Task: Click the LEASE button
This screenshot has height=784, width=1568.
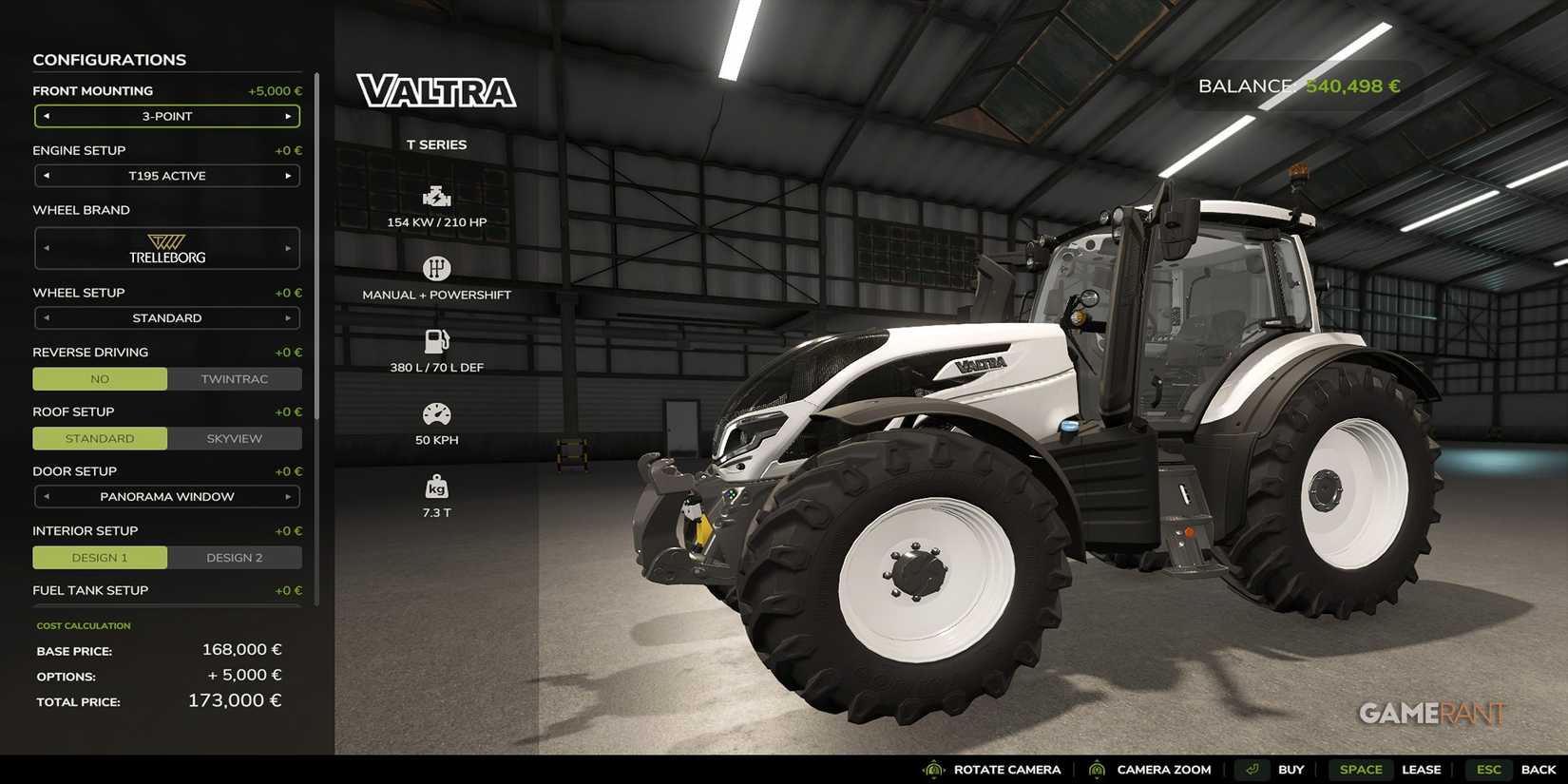Action: [1422, 770]
